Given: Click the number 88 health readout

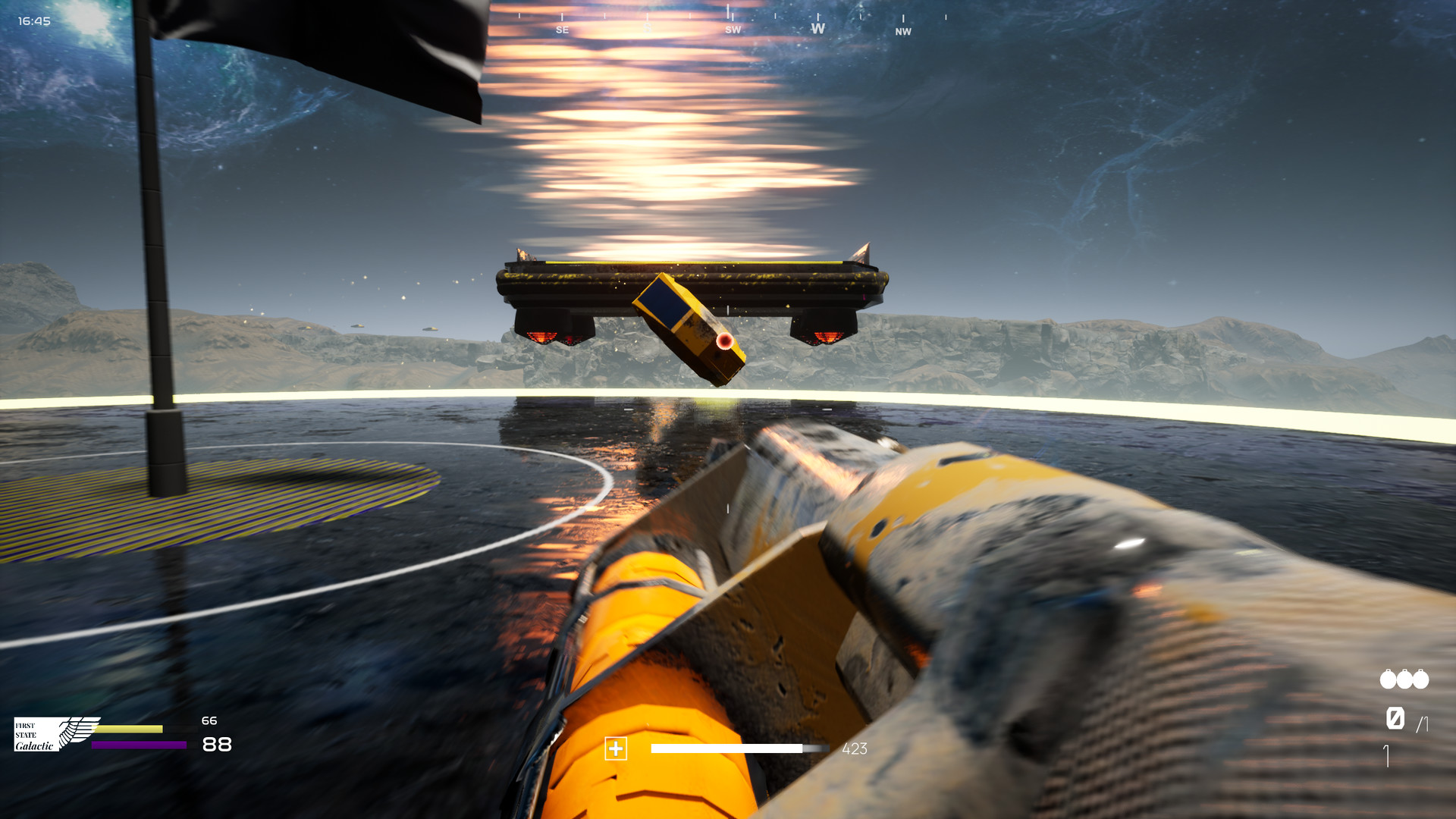Looking at the screenshot, I should (218, 744).
